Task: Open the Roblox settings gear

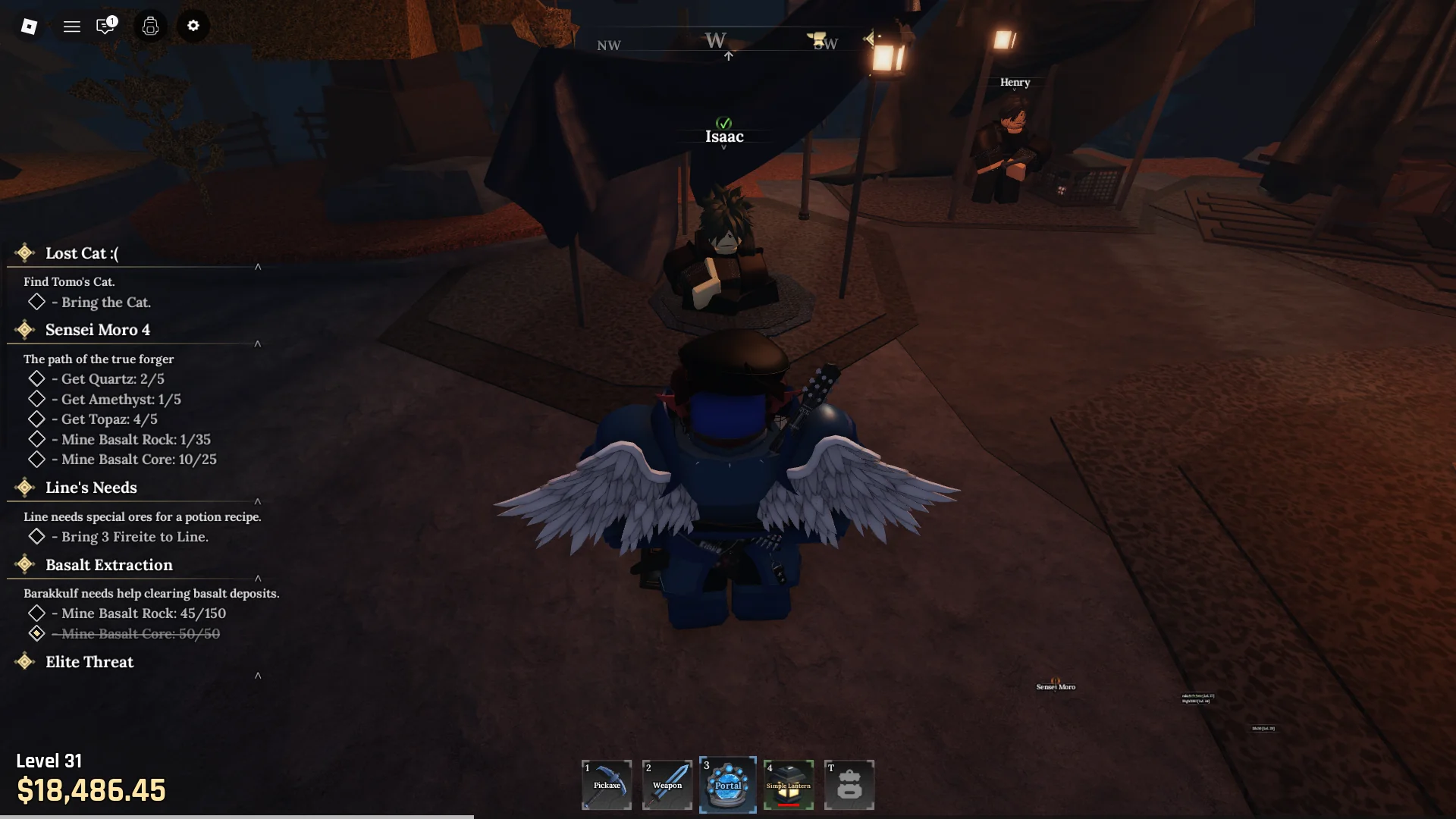Action: coord(193,26)
